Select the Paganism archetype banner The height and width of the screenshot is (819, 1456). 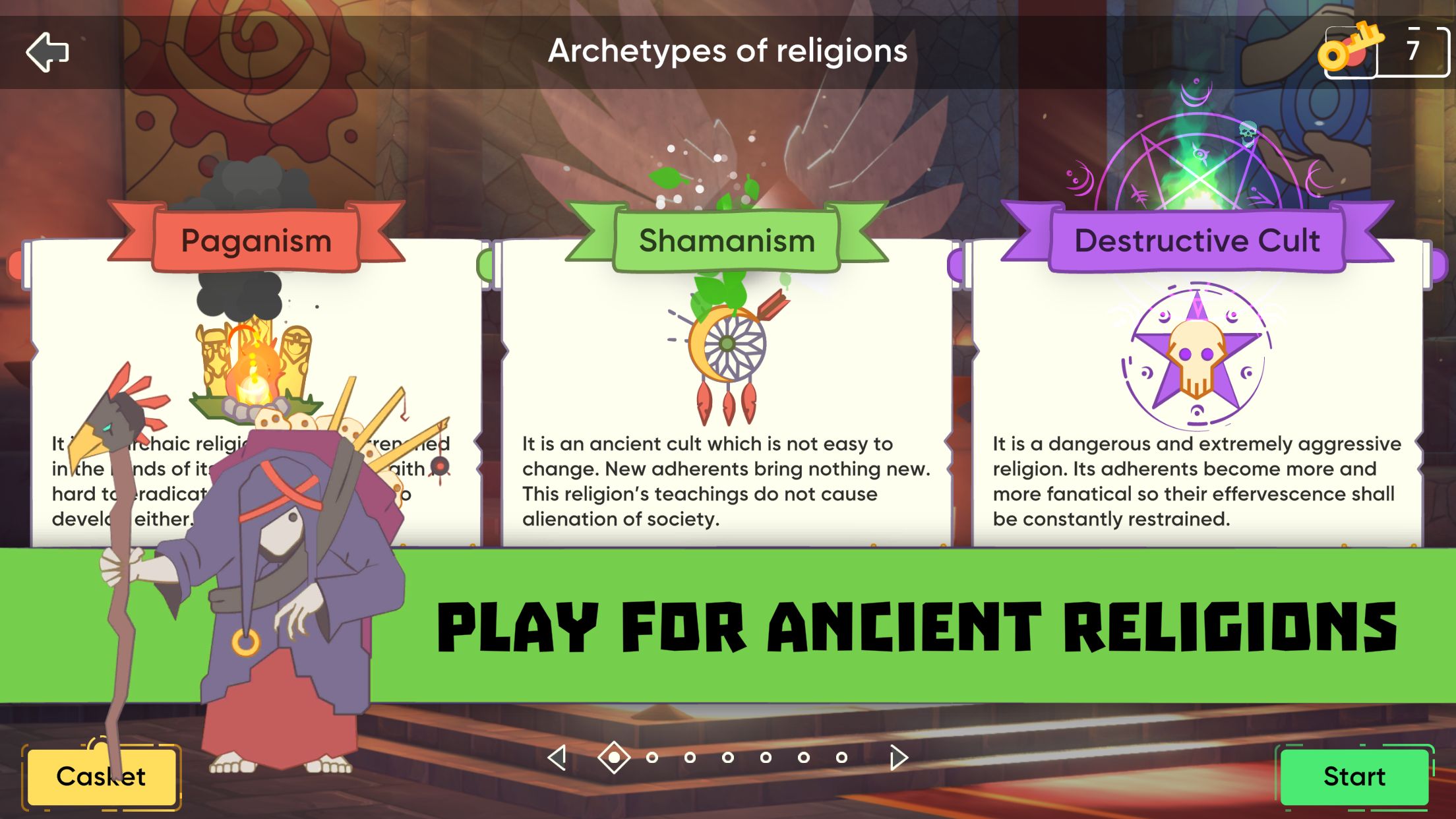tap(256, 241)
